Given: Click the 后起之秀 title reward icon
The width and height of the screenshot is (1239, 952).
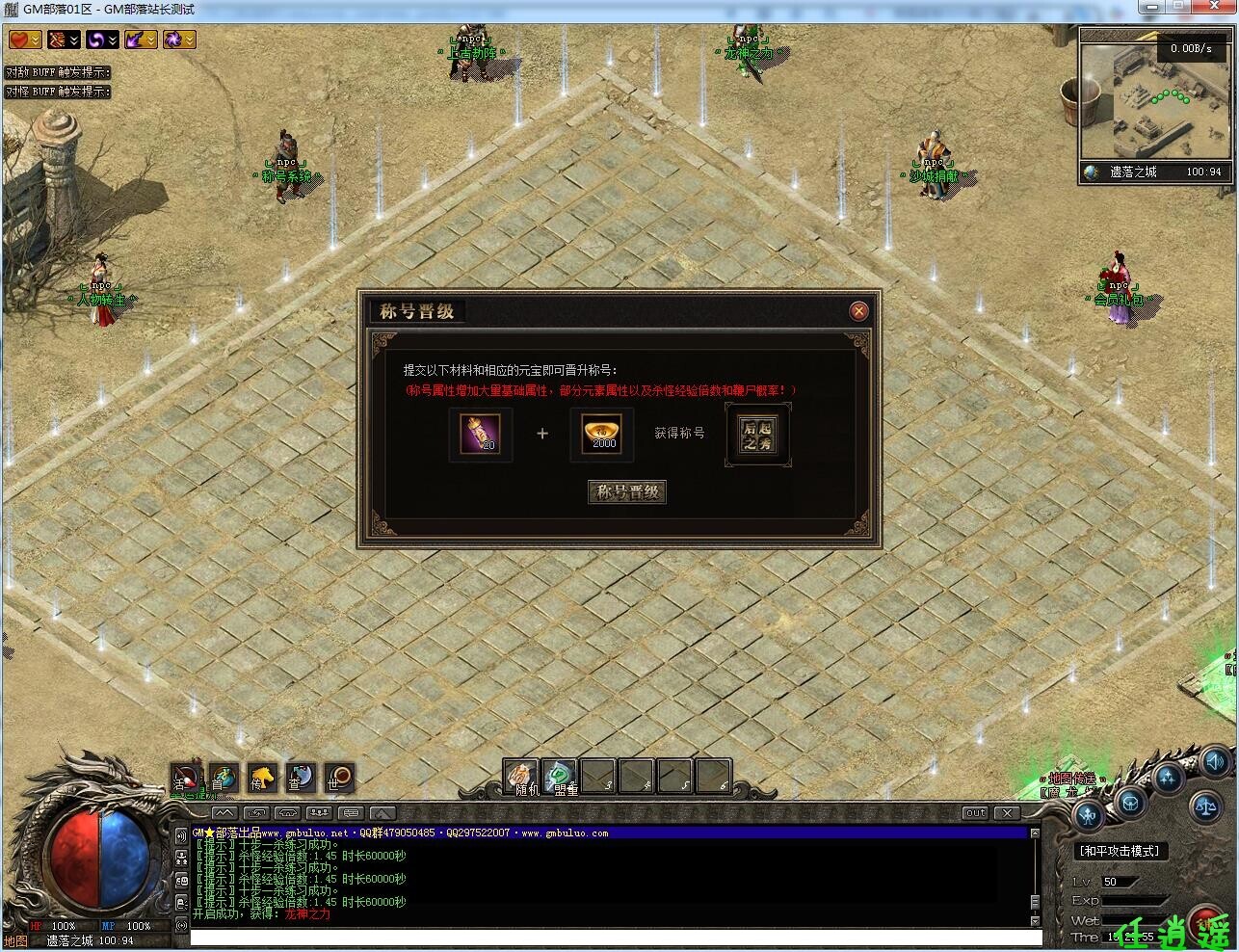Looking at the screenshot, I should click(758, 435).
